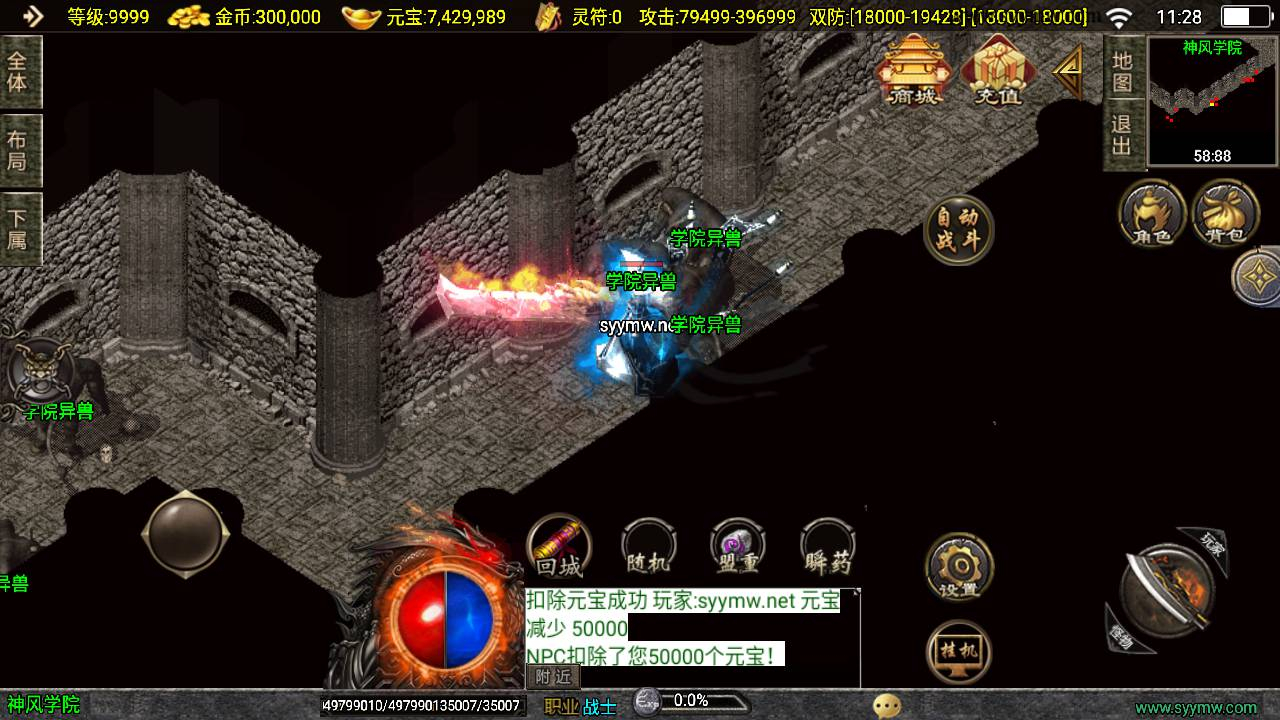Toggle 自动战斗 auto battle
The height and width of the screenshot is (720, 1280).
(x=959, y=230)
